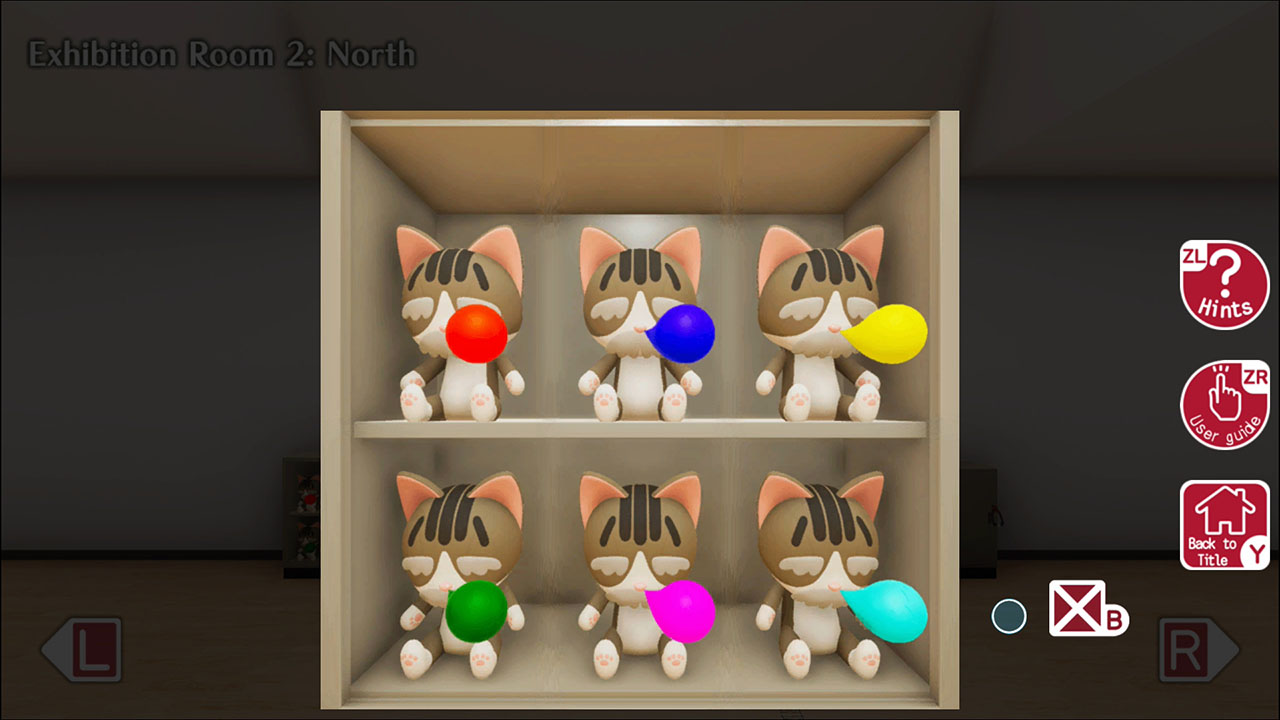1280x720 pixels.
Task: Click the pointing hand on the User guide badge
Action: point(1224,398)
